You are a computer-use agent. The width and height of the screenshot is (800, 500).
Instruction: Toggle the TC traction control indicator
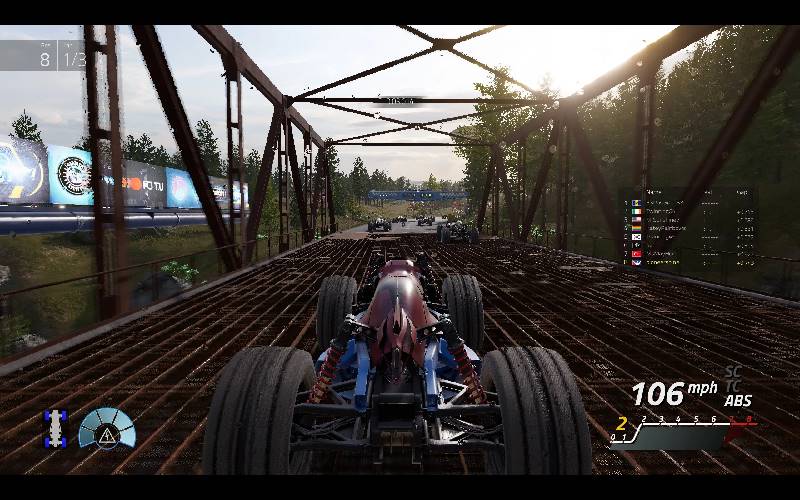[733, 386]
